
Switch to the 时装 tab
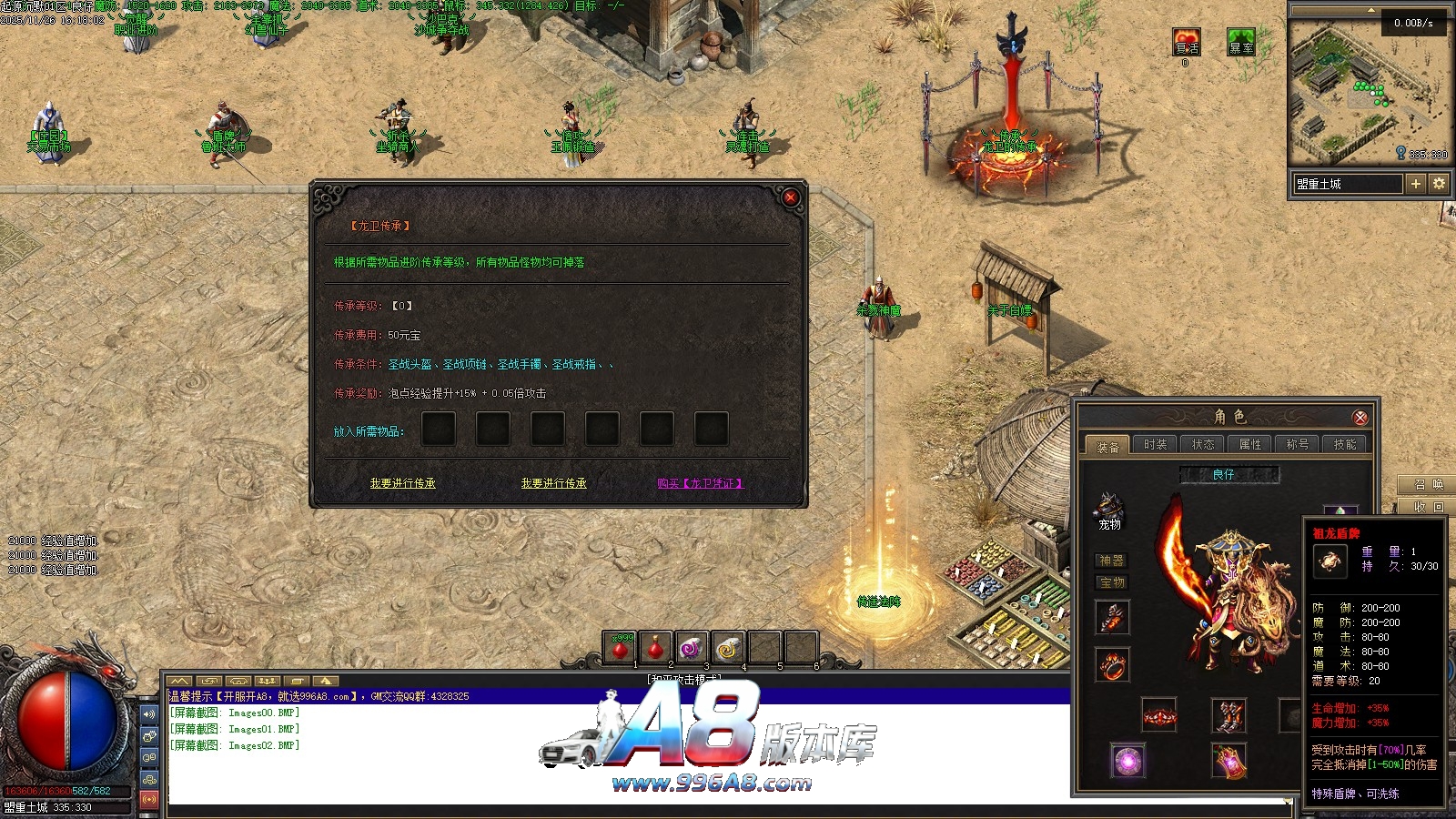(1155, 444)
